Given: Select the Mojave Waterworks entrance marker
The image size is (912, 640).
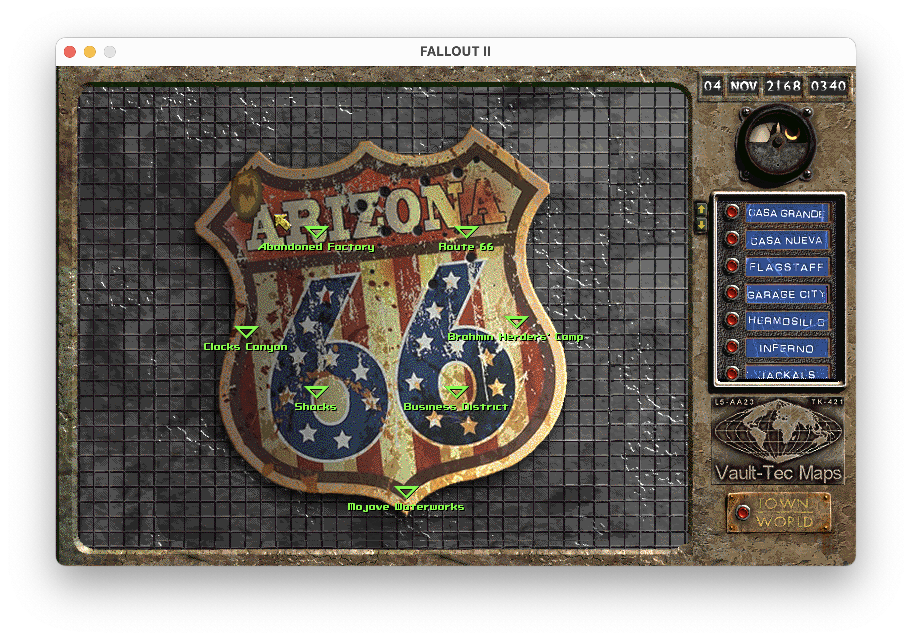Looking at the screenshot, I should point(406,492).
